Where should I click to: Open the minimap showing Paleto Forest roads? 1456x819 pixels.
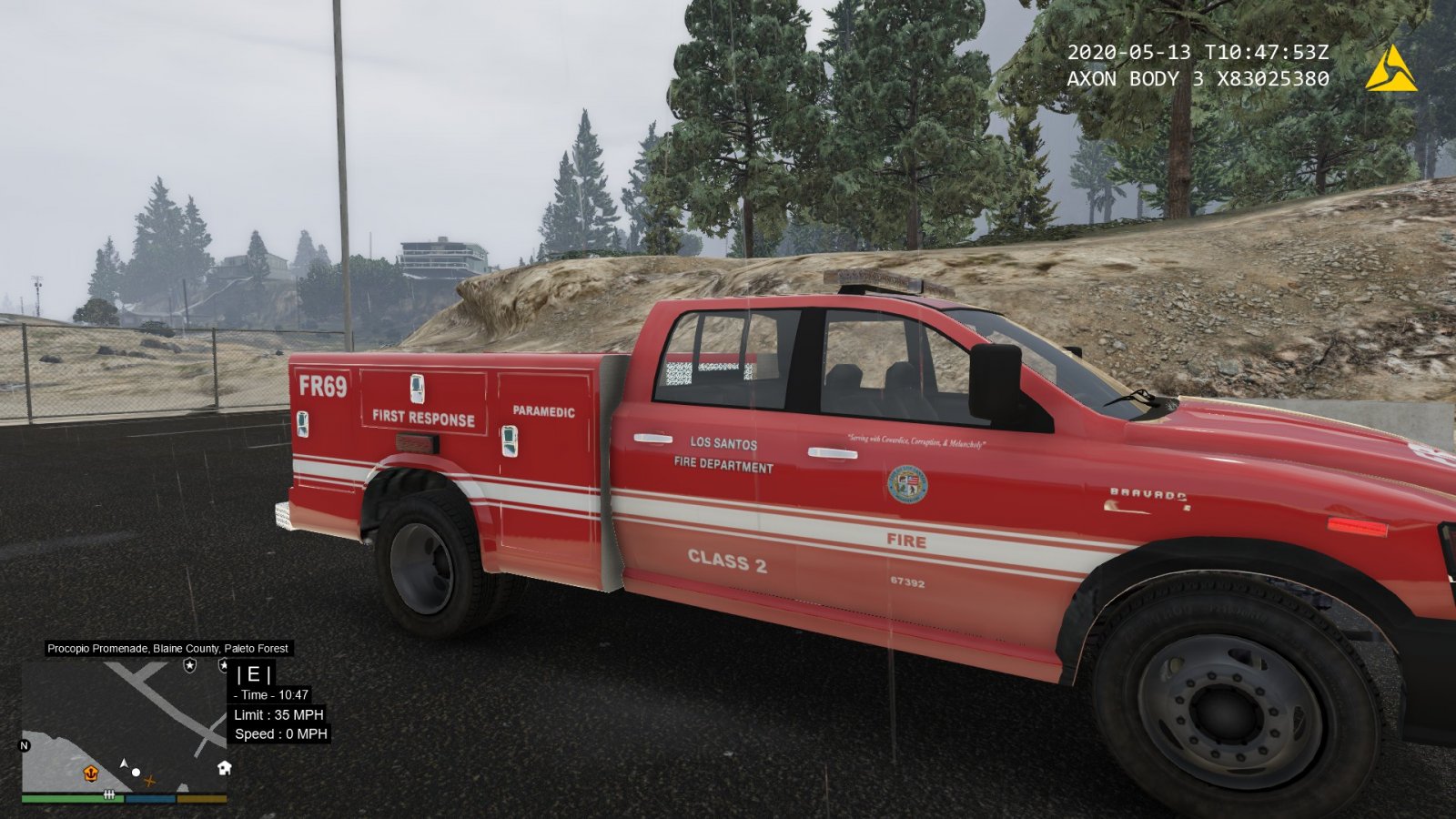(x=125, y=725)
